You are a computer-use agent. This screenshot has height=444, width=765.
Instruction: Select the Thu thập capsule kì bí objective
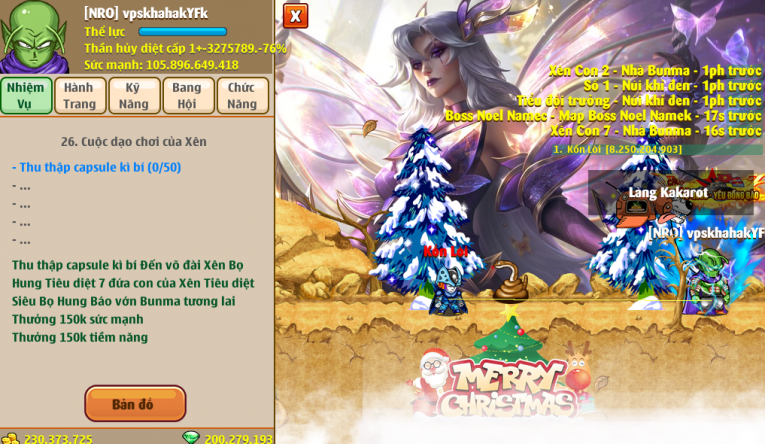tap(96, 167)
